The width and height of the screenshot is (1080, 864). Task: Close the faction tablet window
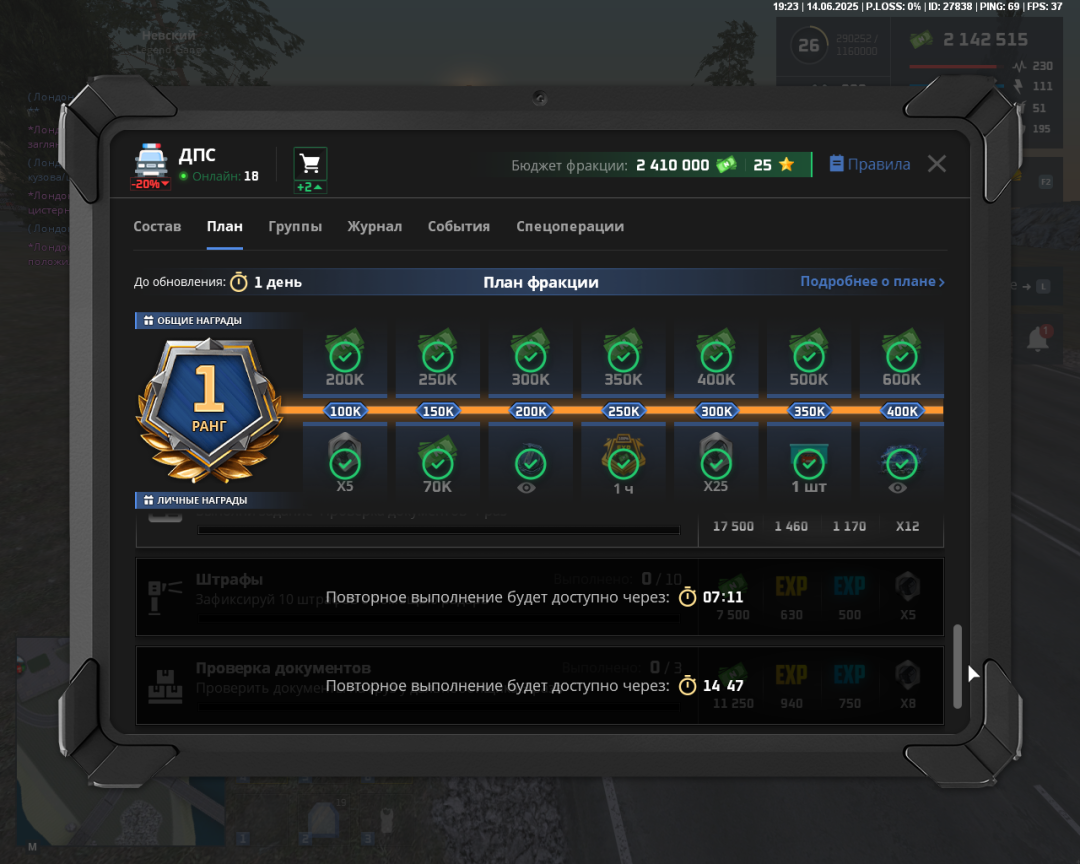click(x=936, y=164)
